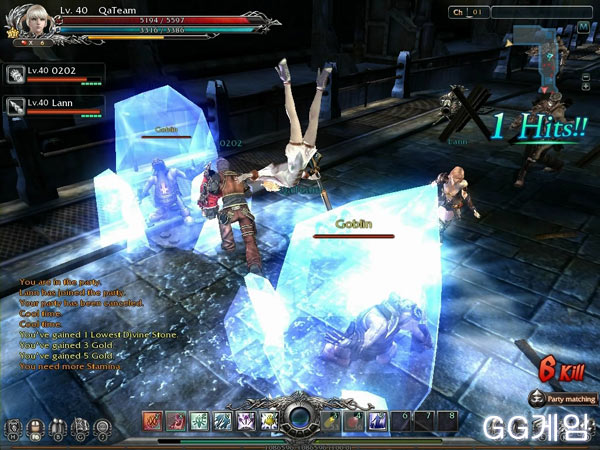This screenshot has width=600, height=450.
Task: Use the red potion in hotbar slot 4
Action: tap(356, 421)
